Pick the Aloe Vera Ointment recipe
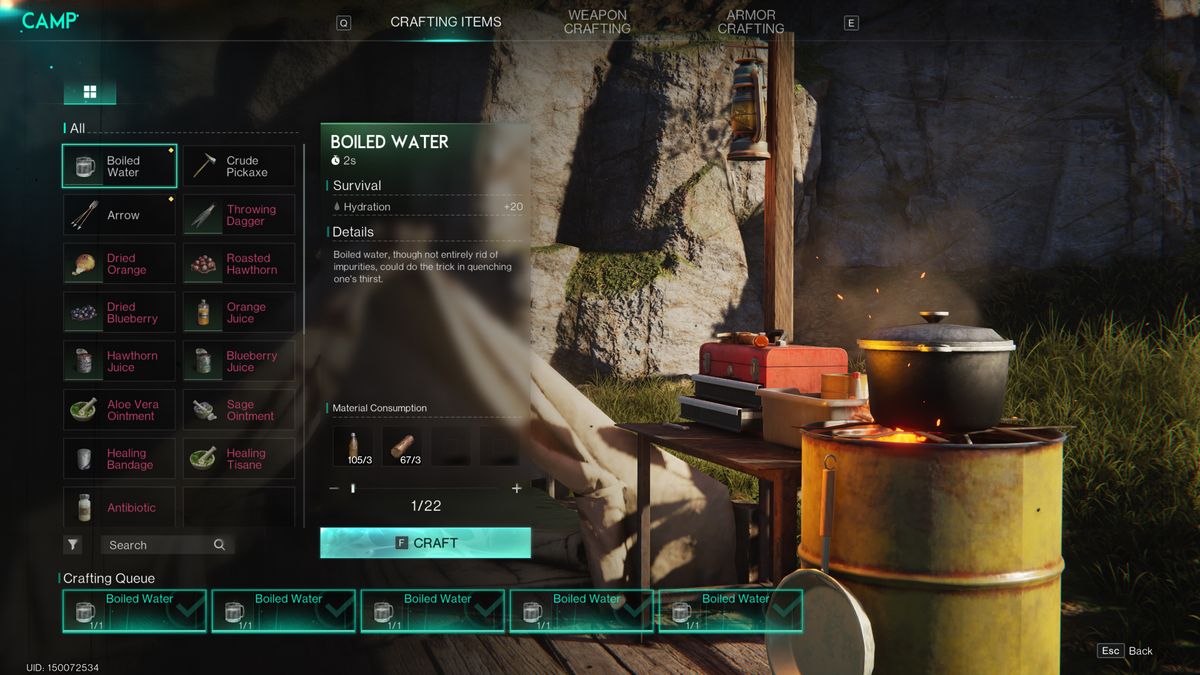This screenshot has height=675, width=1200. [119, 410]
